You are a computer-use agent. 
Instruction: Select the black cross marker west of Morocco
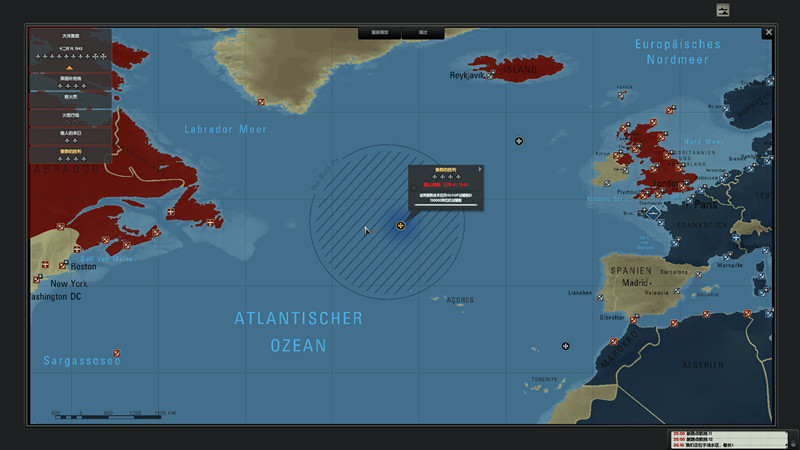click(566, 346)
